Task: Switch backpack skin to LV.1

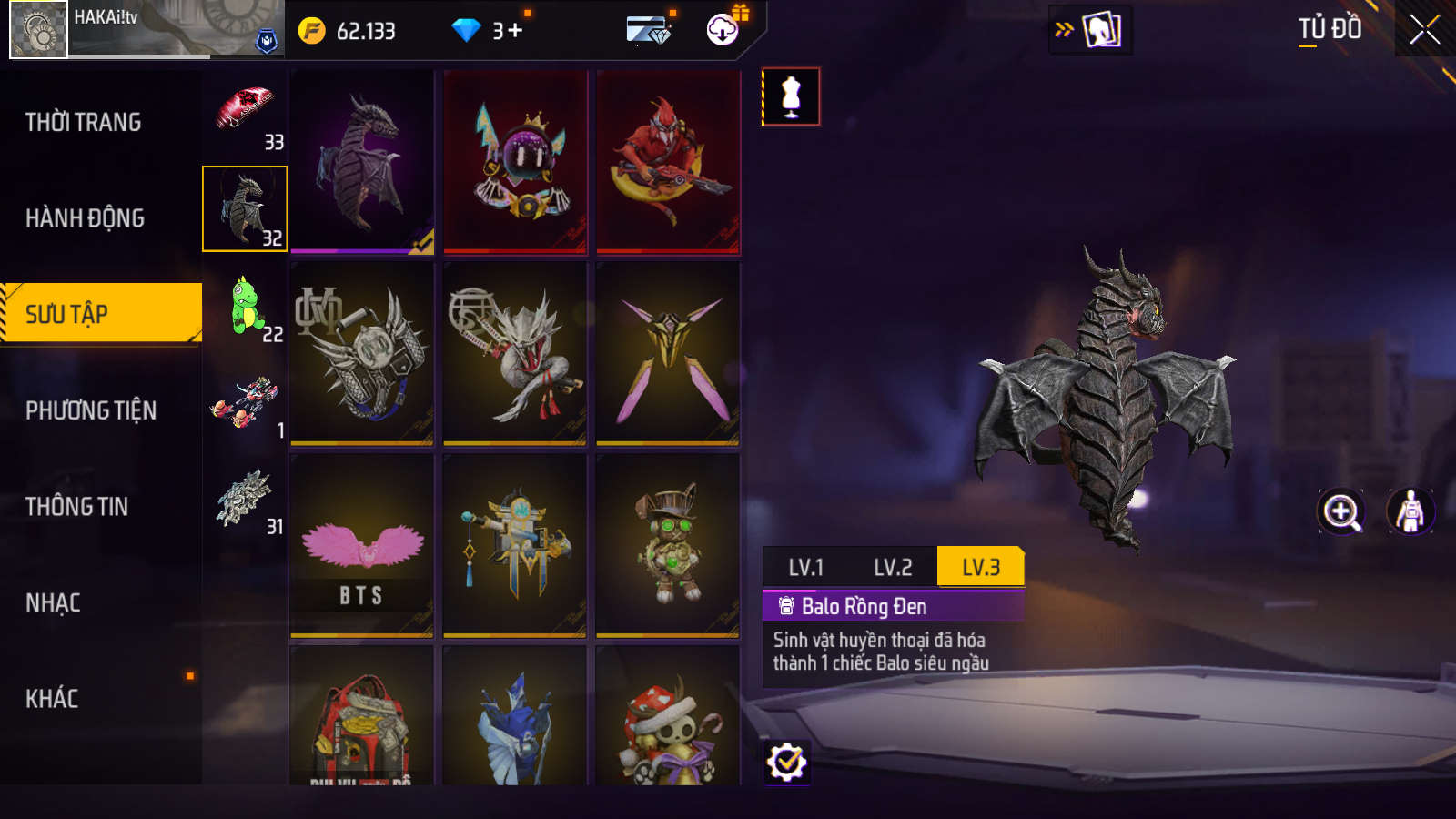Action: point(805,568)
